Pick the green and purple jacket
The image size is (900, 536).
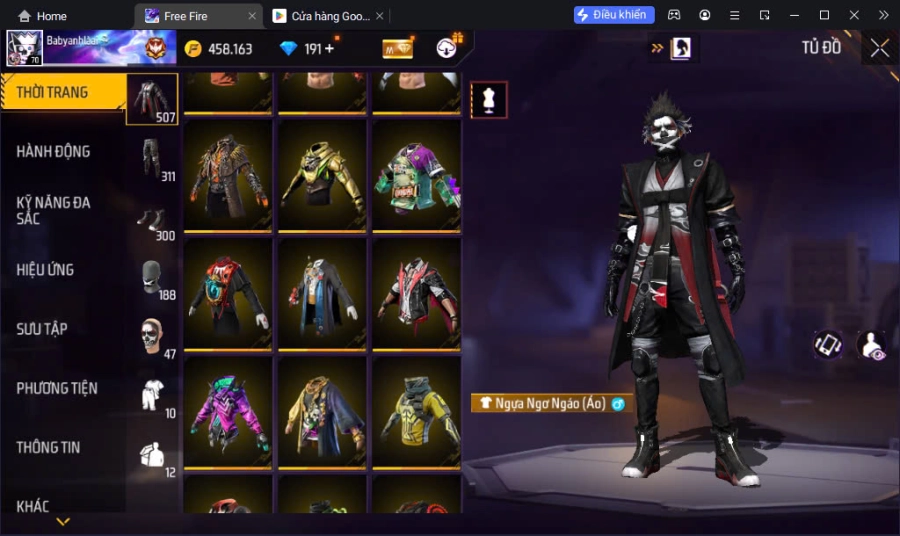415,175
